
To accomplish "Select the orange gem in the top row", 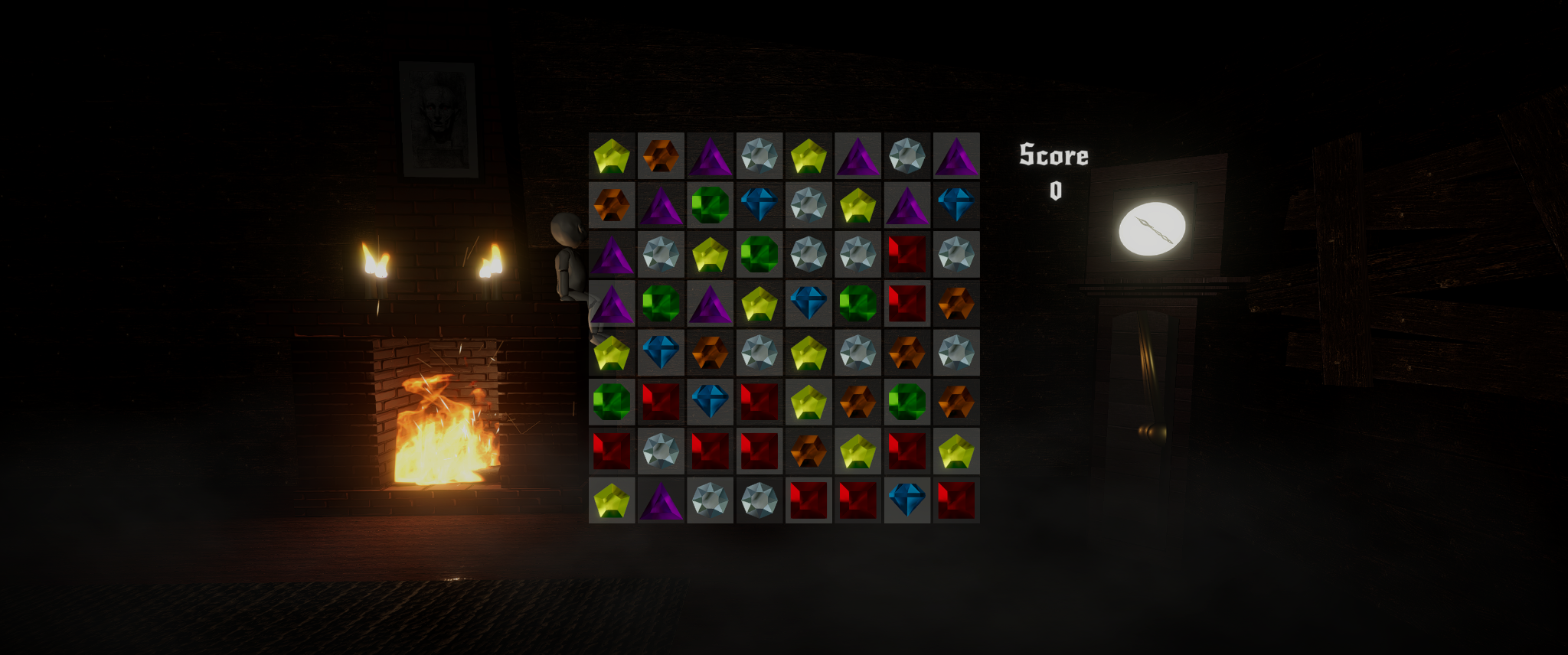I will click(x=661, y=156).
